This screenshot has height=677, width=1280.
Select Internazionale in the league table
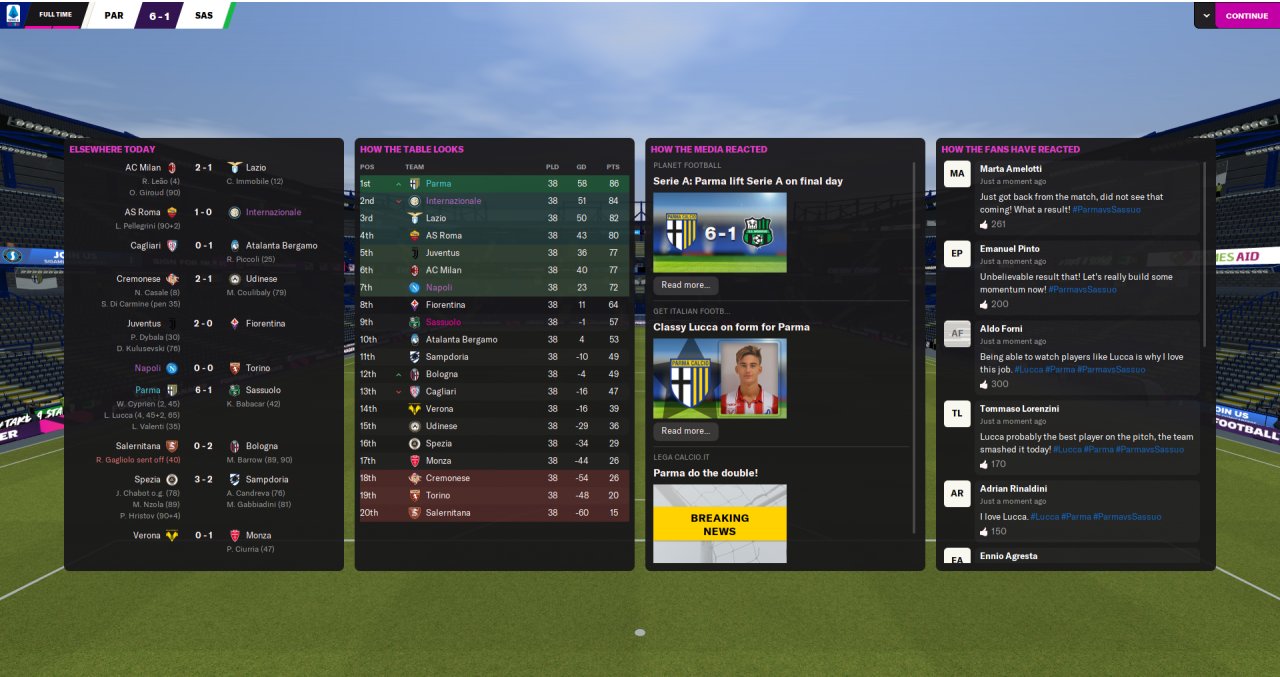(453, 201)
